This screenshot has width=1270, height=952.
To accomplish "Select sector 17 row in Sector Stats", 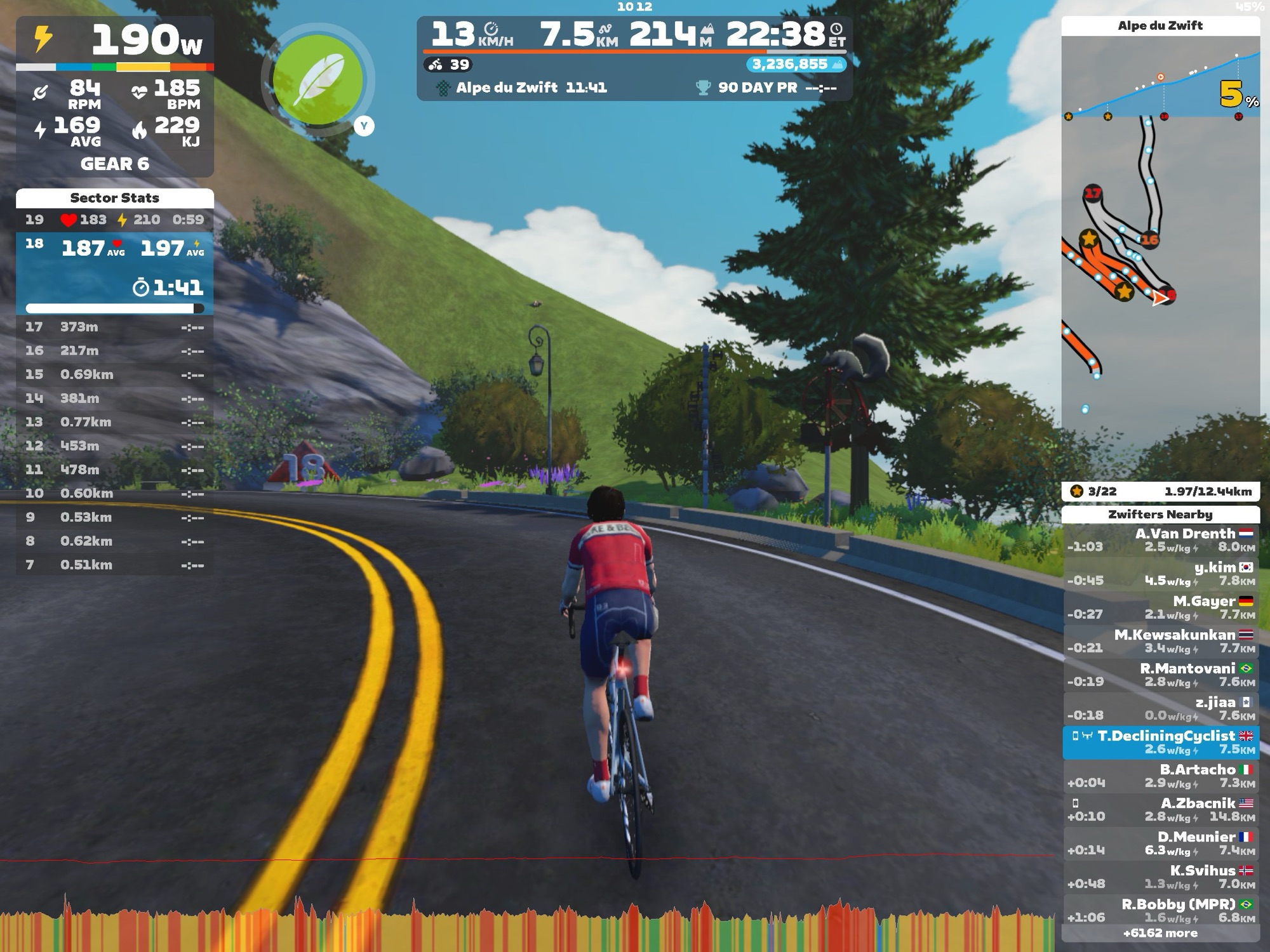I will pos(114,327).
